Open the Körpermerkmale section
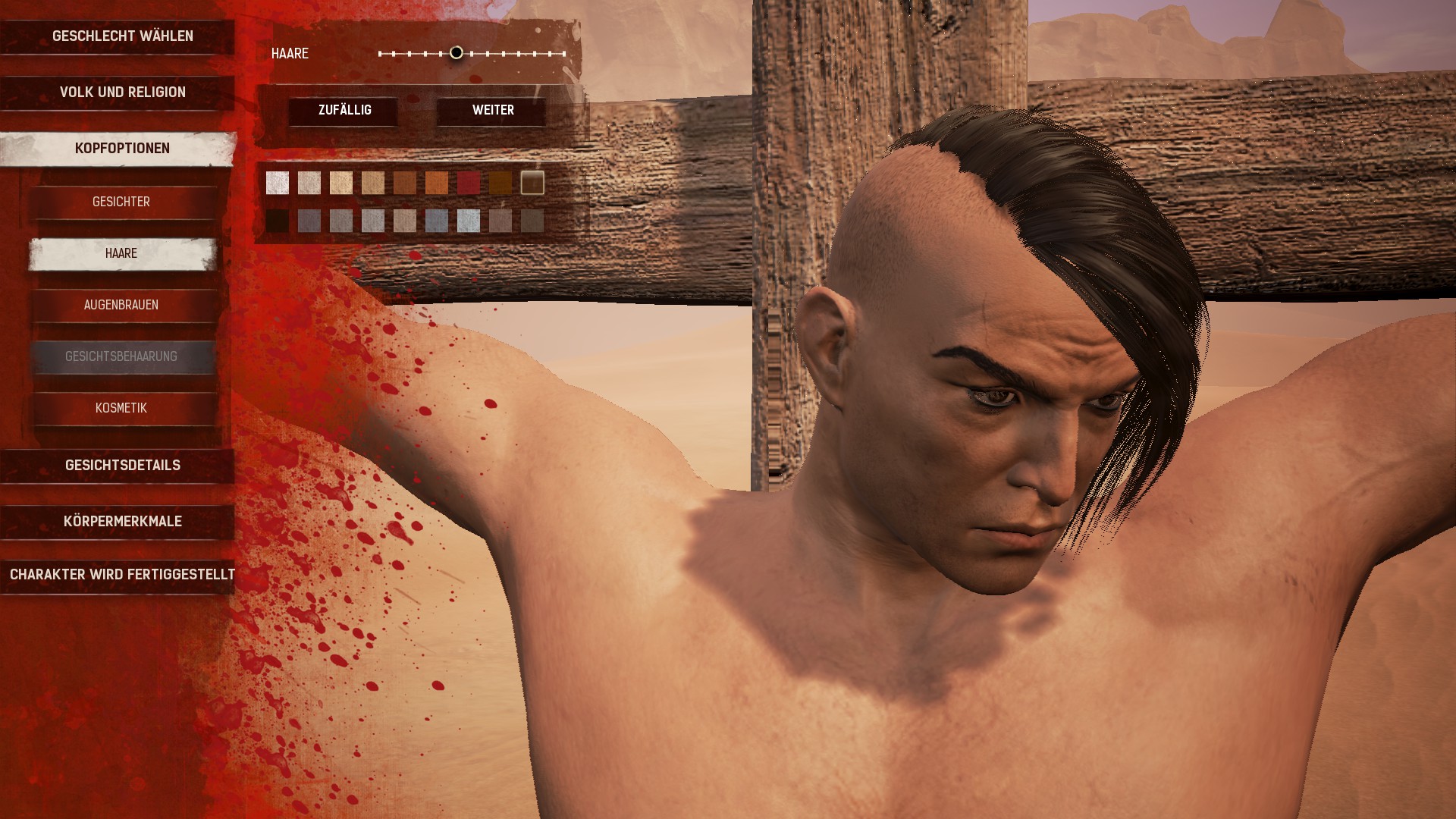 (x=121, y=522)
